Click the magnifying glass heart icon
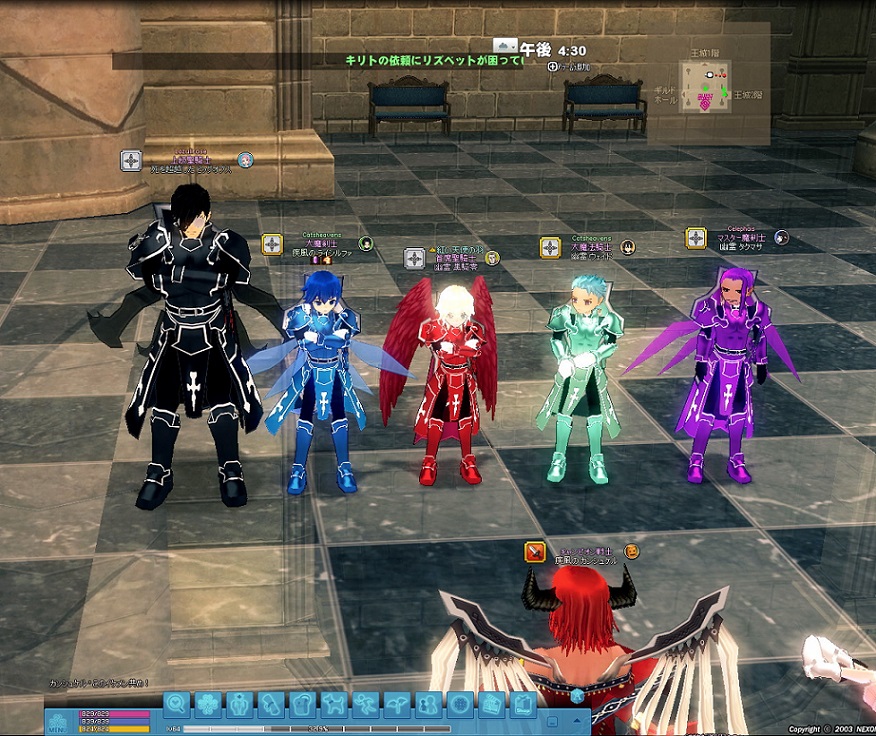The image size is (876, 736). (x=176, y=704)
